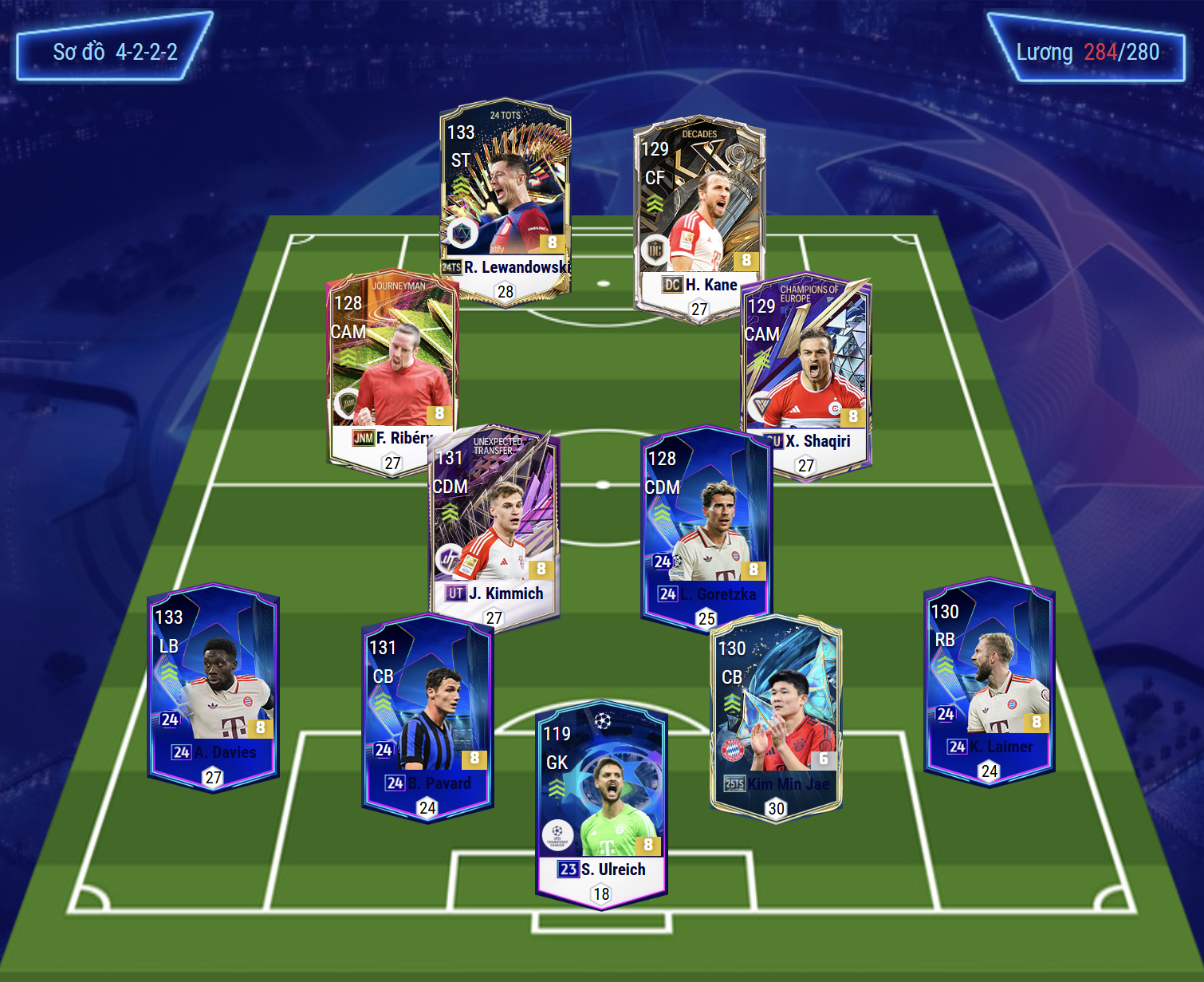Image resolution: width=1204 pixels, height=982 pixels.
Task: Pick the B. Pavard centre back card
Action: 427,718
